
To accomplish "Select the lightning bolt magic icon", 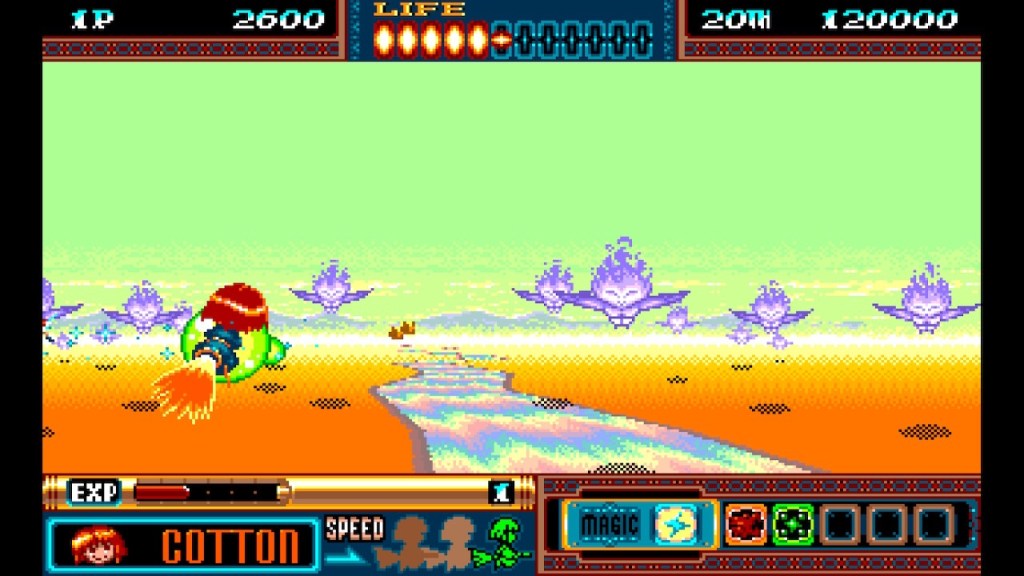I will pos(675,524).
